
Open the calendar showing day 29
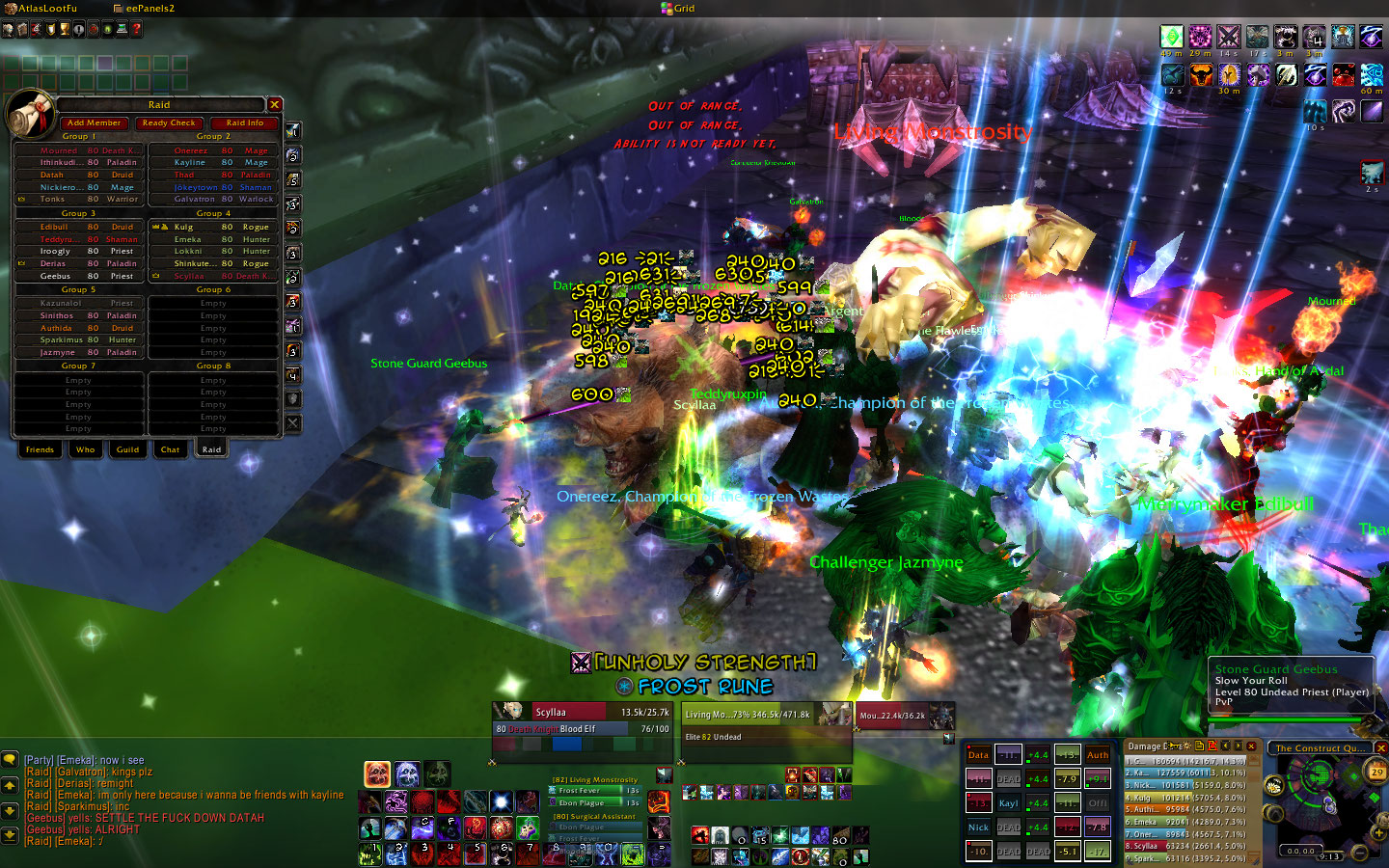[x=1376, y=772]
